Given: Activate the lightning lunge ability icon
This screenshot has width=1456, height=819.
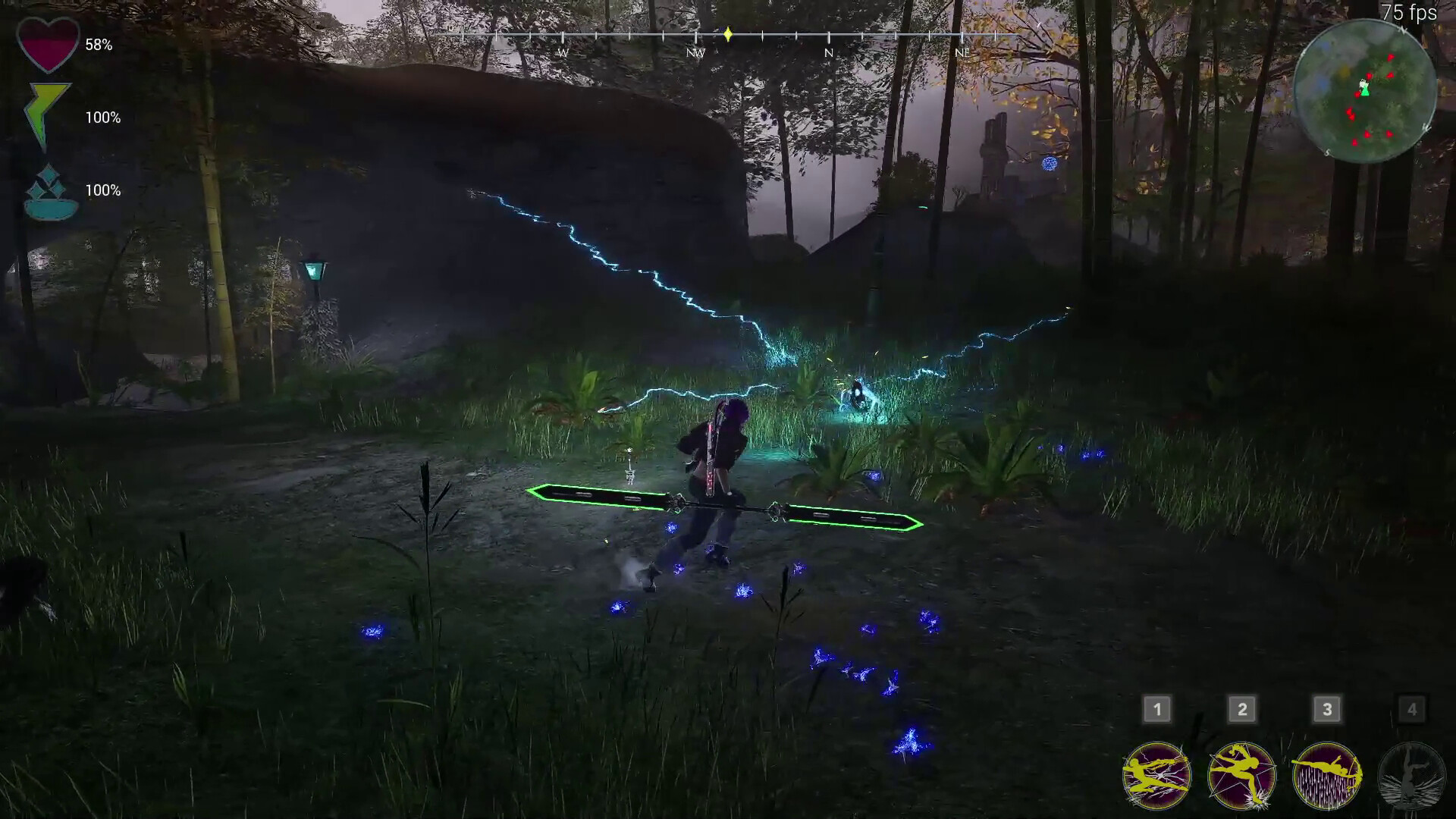Looking at the screenshot, I should tap(1156, 774).
